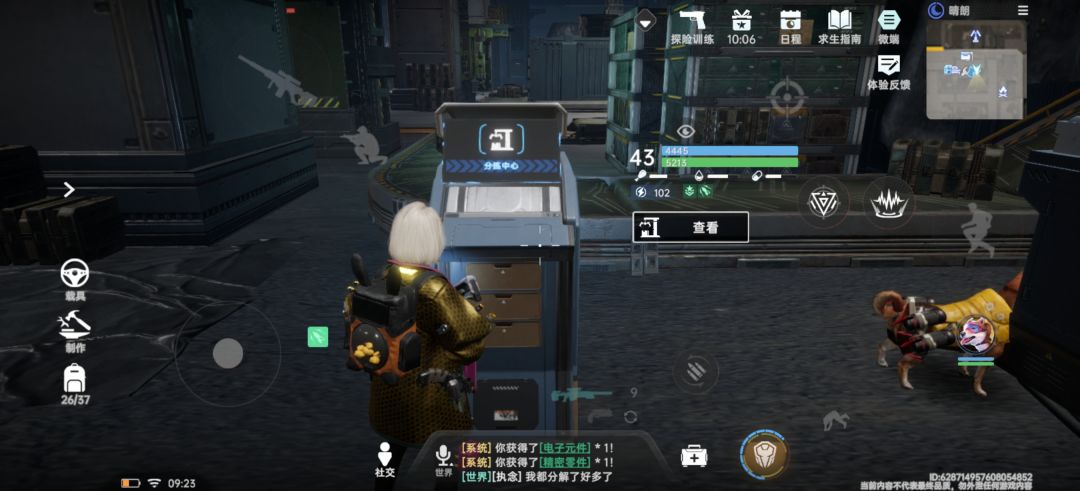Collapse the top icon bar with the arrow
Viewport: 1080px width, 491px height.
(x=646, y=20)
